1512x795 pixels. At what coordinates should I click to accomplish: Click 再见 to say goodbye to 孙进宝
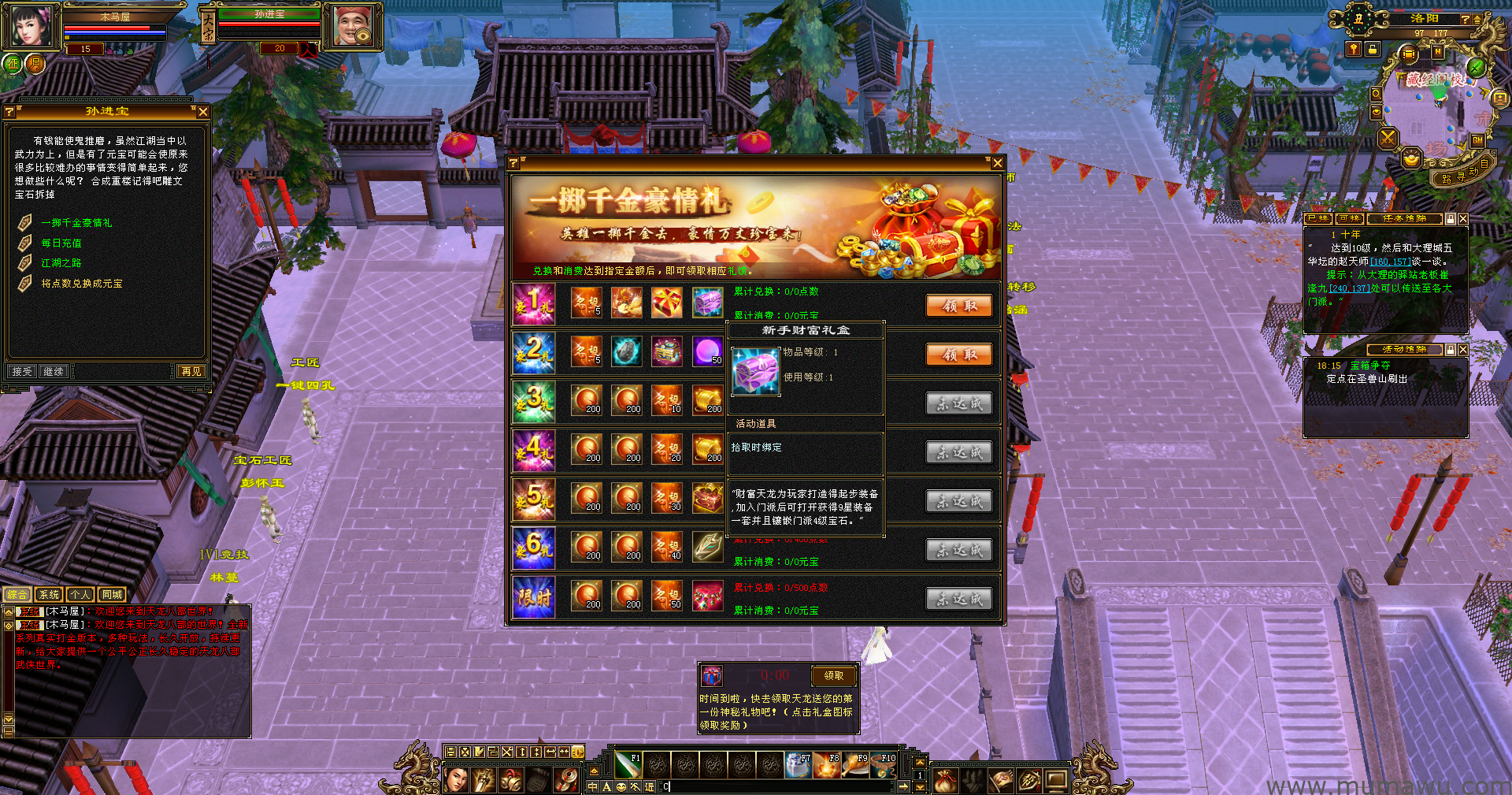click(x=192, y=371)
